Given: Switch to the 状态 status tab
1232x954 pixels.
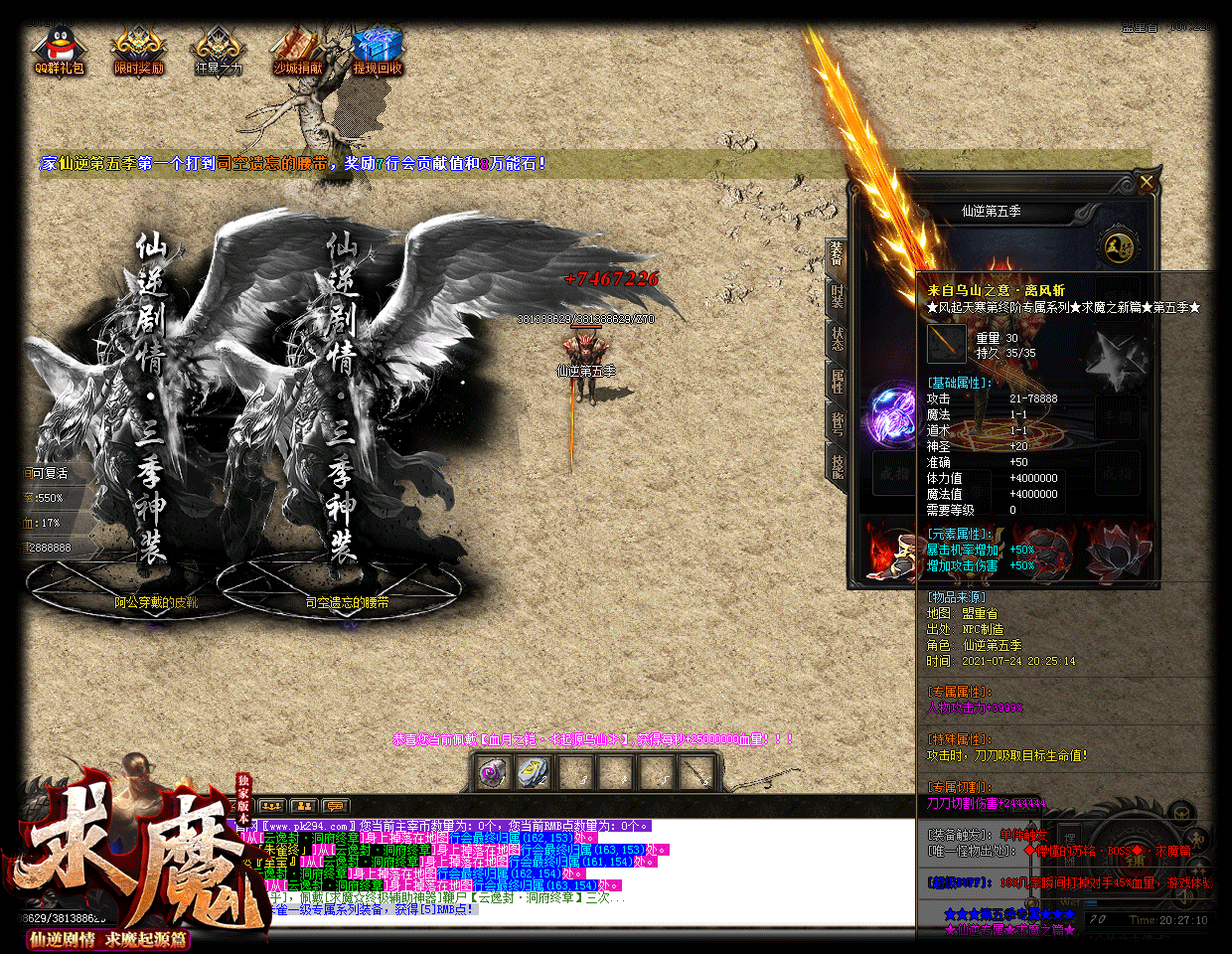Looking at the screenshot, I should tap(837, 338).
